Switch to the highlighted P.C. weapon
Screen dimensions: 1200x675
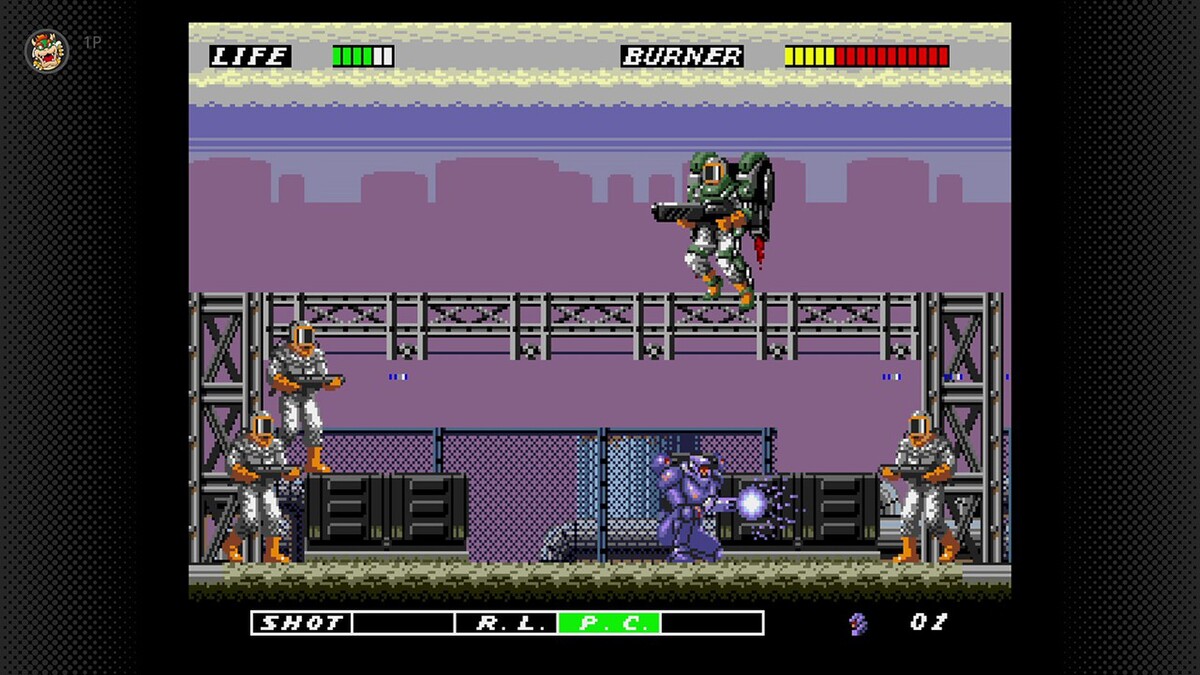pos(609,623)
